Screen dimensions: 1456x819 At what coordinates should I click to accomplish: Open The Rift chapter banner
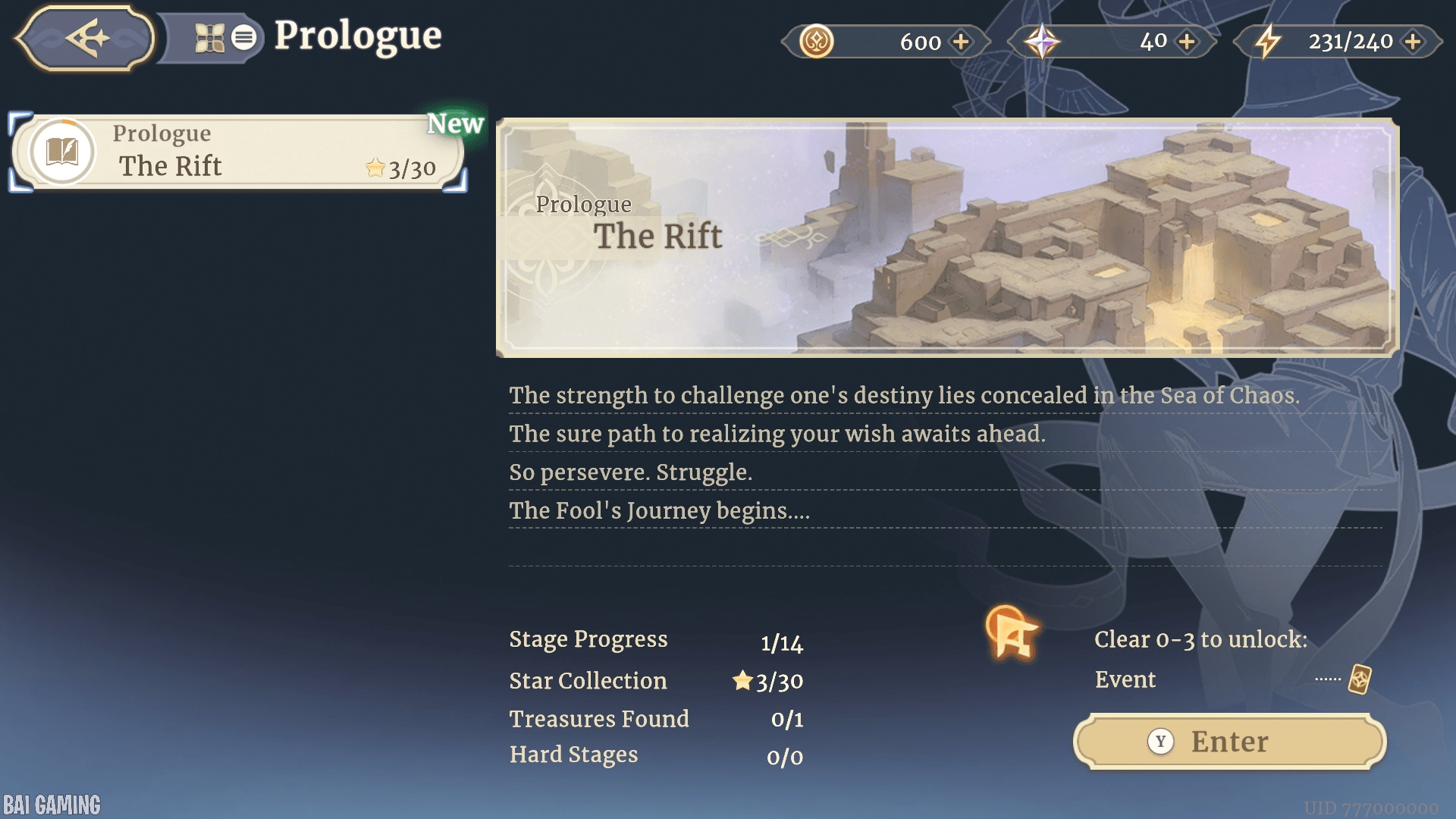point(946,237)
